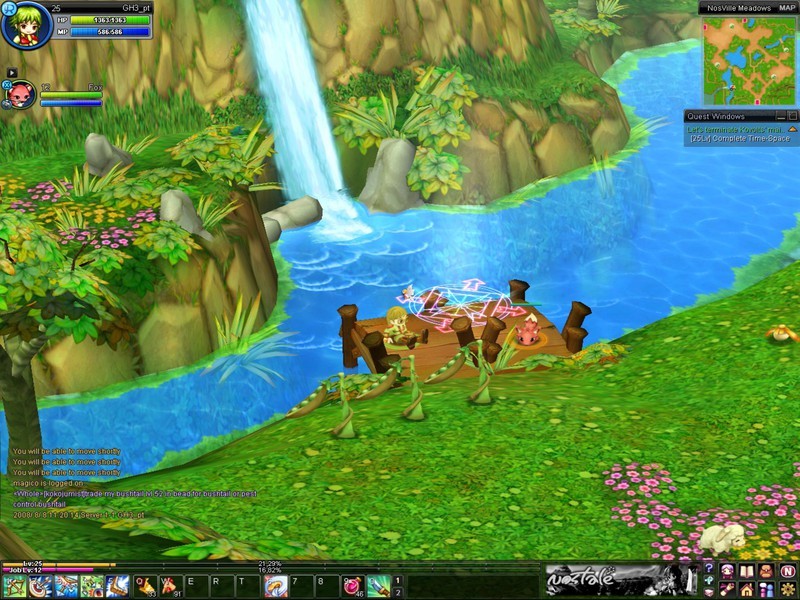The image size is (800, 600).
Task: Drink the red potion in slot 9
Action: [x=353, y=587]
